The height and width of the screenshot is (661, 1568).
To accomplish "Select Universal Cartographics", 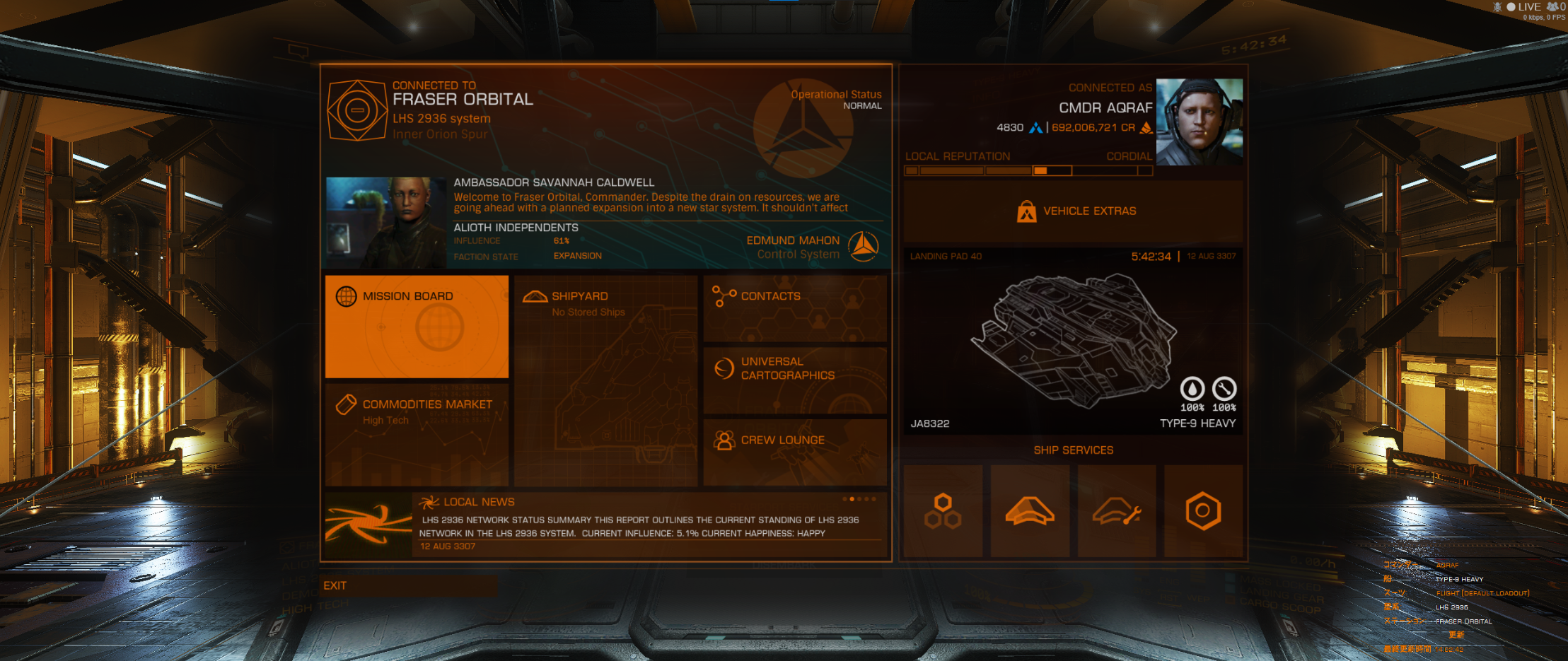I will [x=795, y=380].
